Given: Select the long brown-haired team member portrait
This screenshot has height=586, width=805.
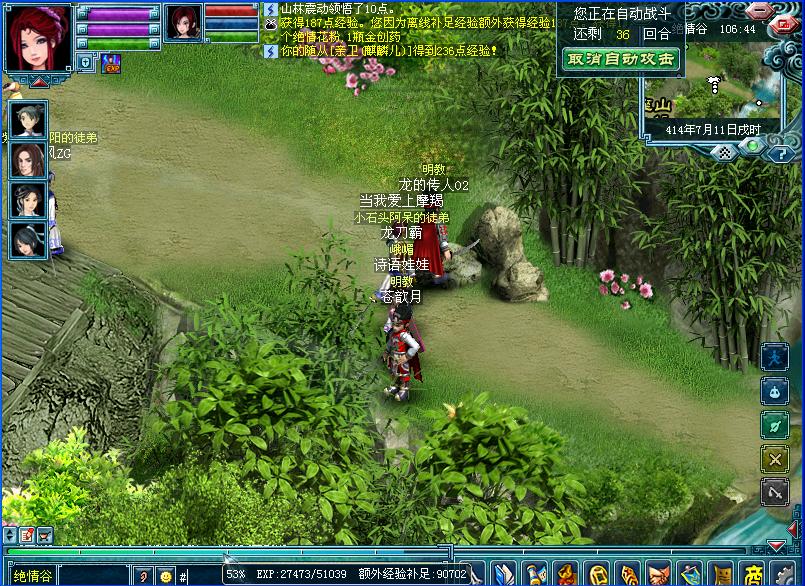Looking at the screenshot, I should (29, 159).
